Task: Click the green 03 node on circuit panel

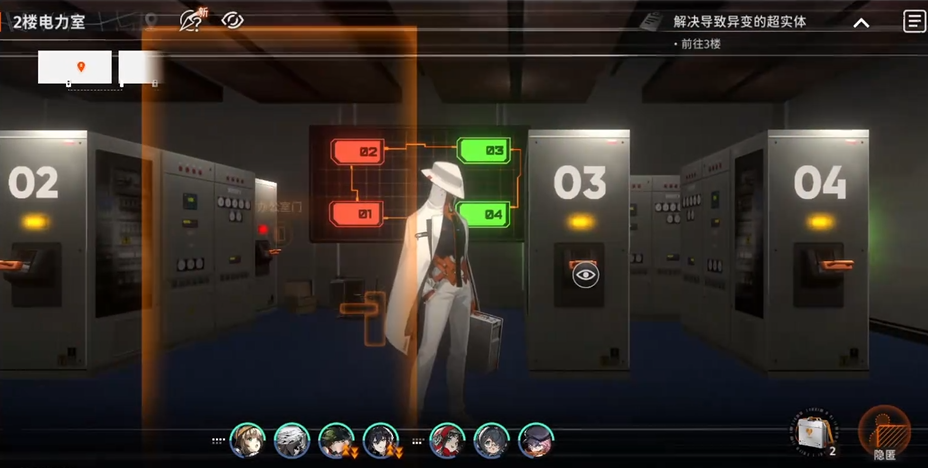Action: click(484, 150)
